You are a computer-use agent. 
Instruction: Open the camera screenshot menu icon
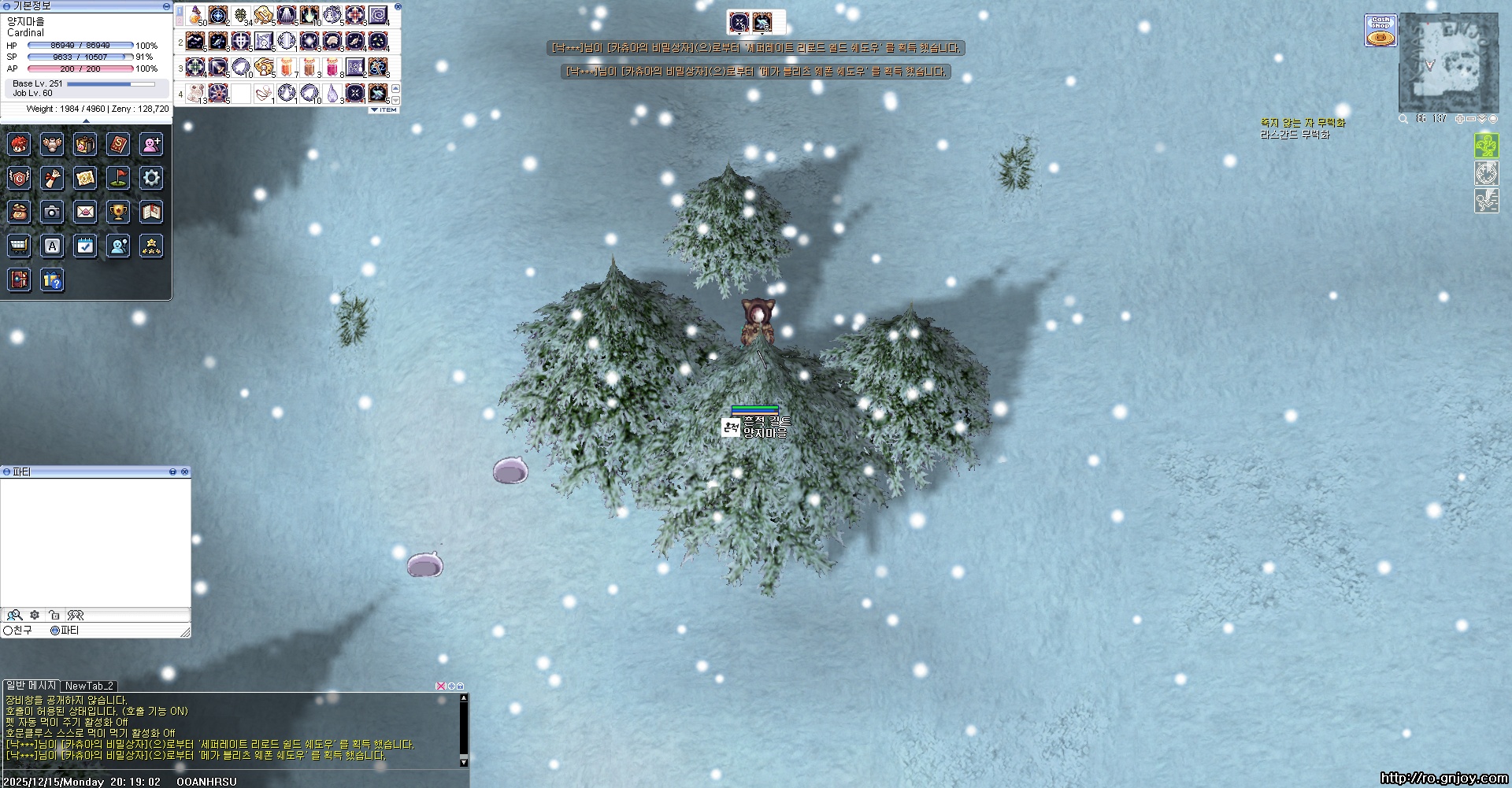coord(52,212)
